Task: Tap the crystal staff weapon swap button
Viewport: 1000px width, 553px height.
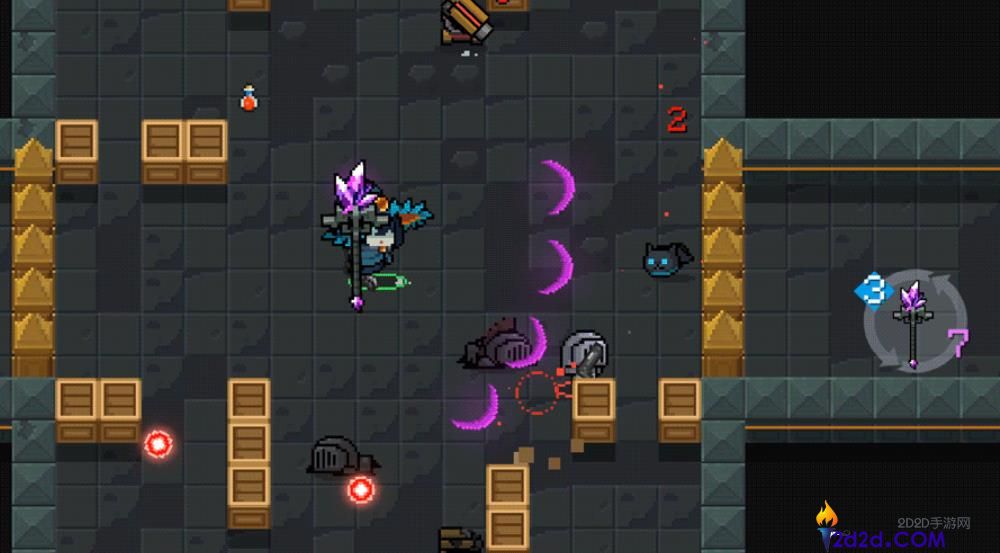Action: click(914, 322)
